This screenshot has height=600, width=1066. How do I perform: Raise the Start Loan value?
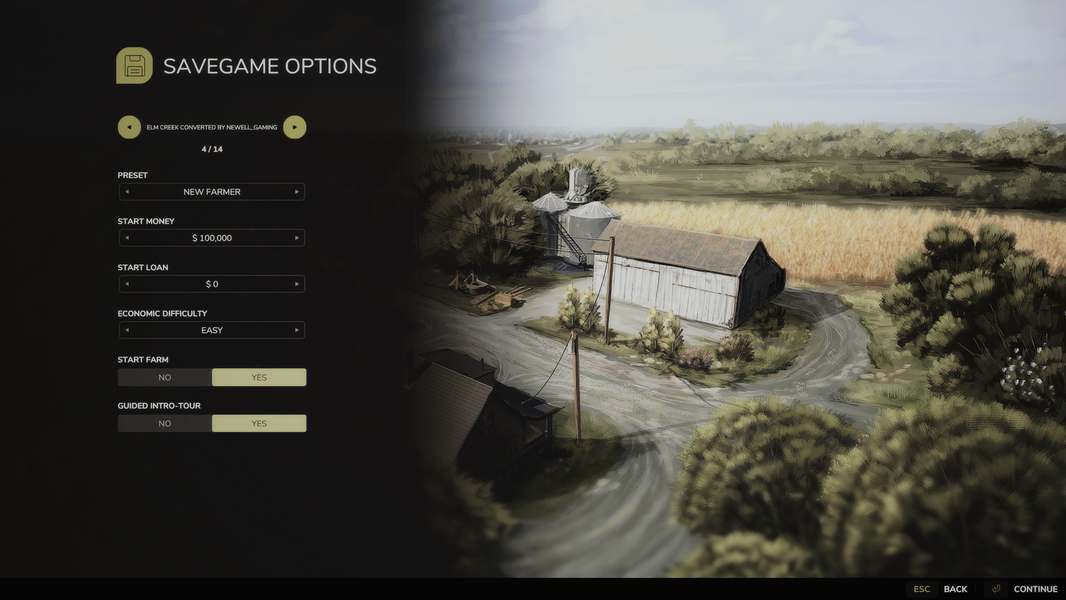coord(296,284)
